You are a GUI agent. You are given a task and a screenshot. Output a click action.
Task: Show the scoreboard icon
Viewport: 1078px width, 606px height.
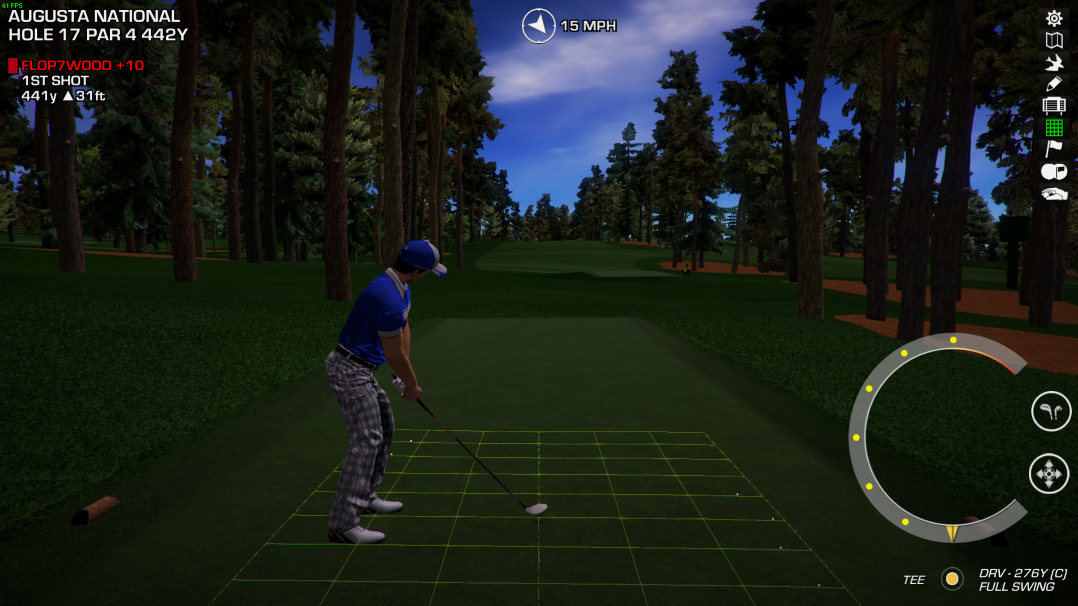(1053, 106)
